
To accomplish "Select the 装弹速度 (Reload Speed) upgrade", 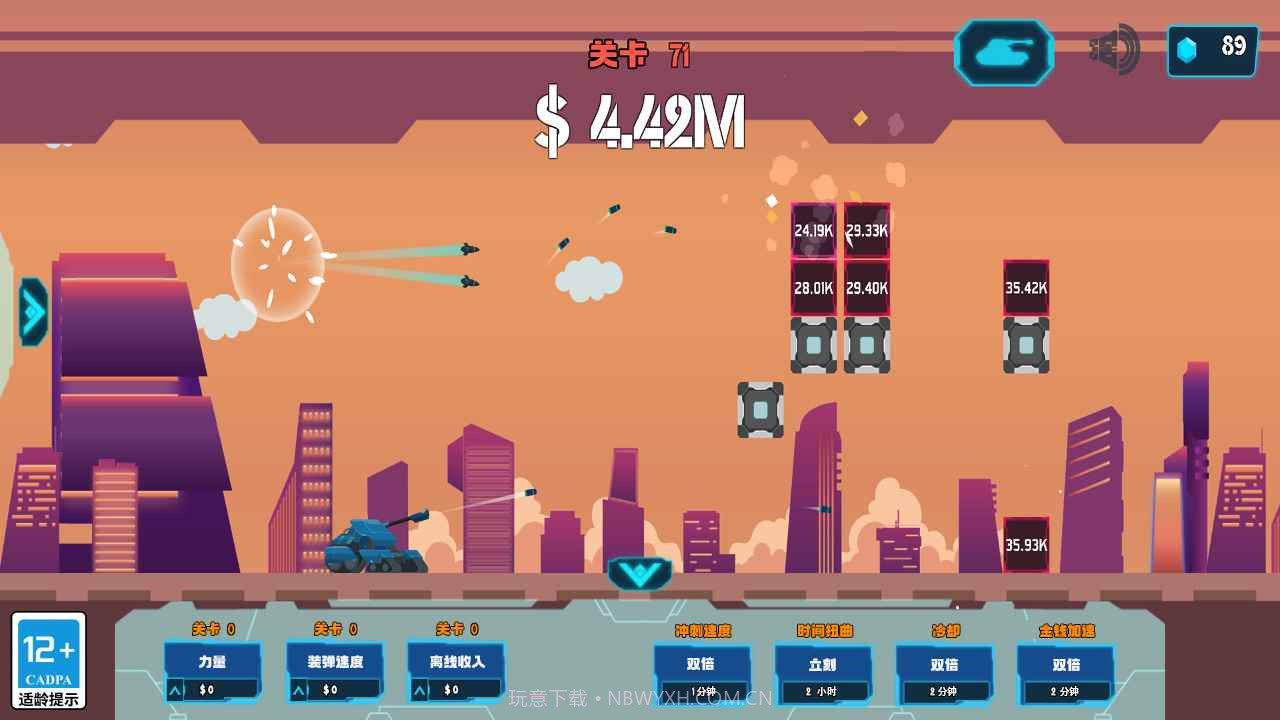I will pos(333,662).
